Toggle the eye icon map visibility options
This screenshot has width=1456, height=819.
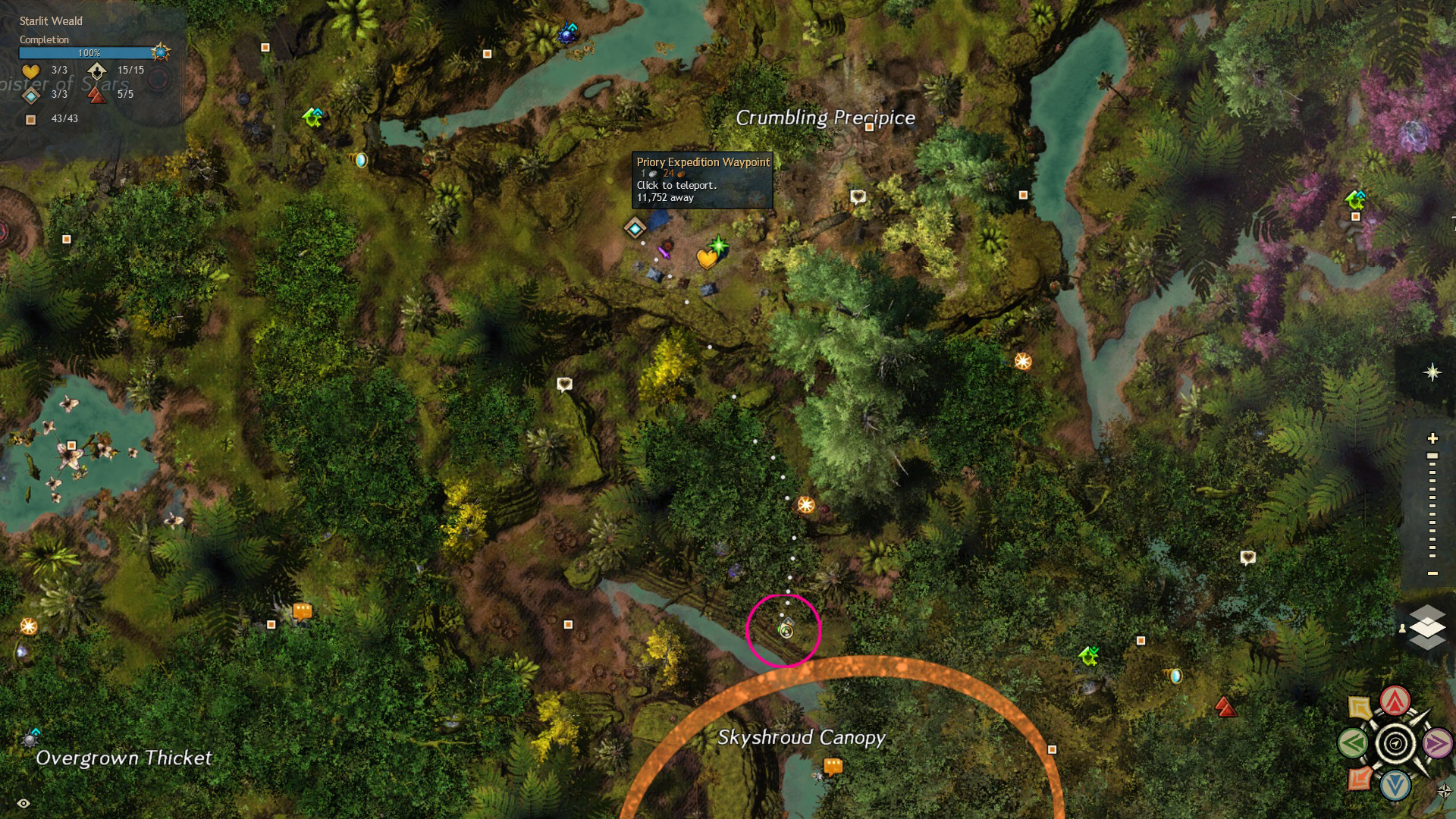coord(24,803)
